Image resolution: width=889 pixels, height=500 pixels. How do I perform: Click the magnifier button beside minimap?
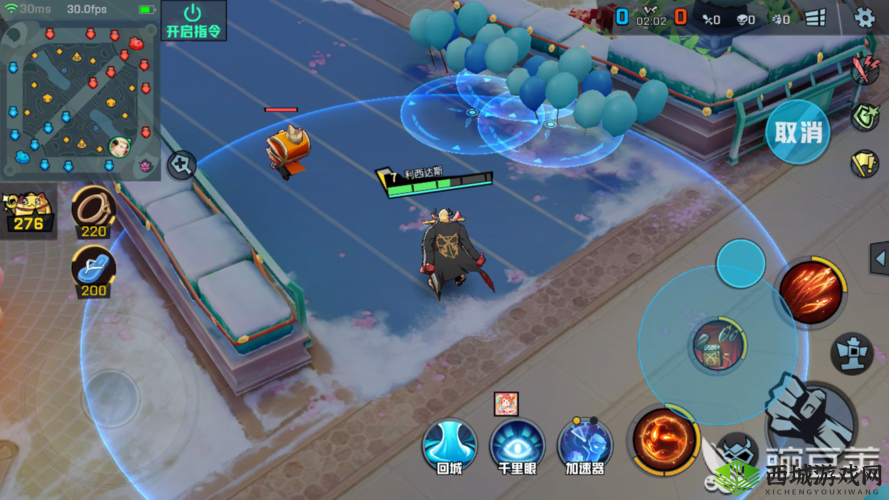181,165
